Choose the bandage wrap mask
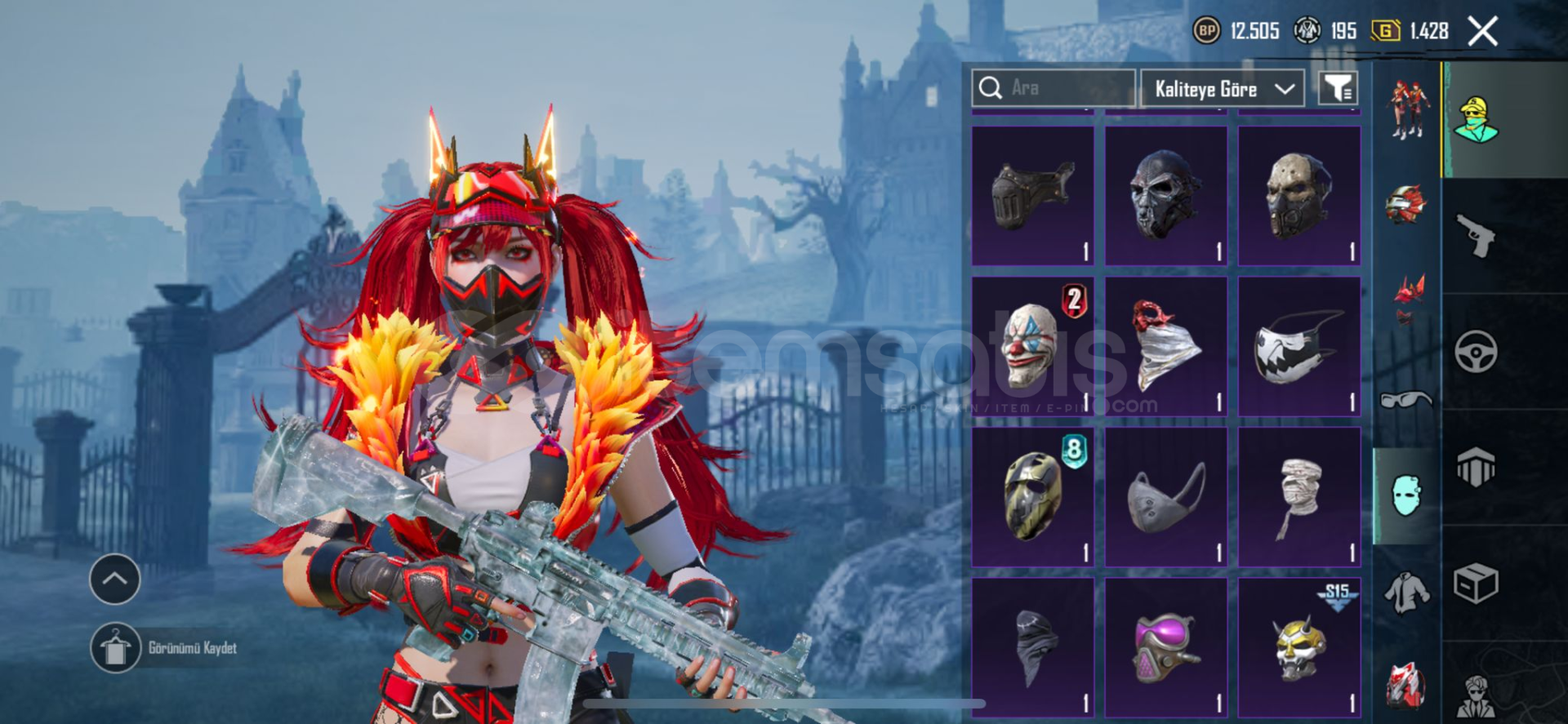 click(1298, 496)
